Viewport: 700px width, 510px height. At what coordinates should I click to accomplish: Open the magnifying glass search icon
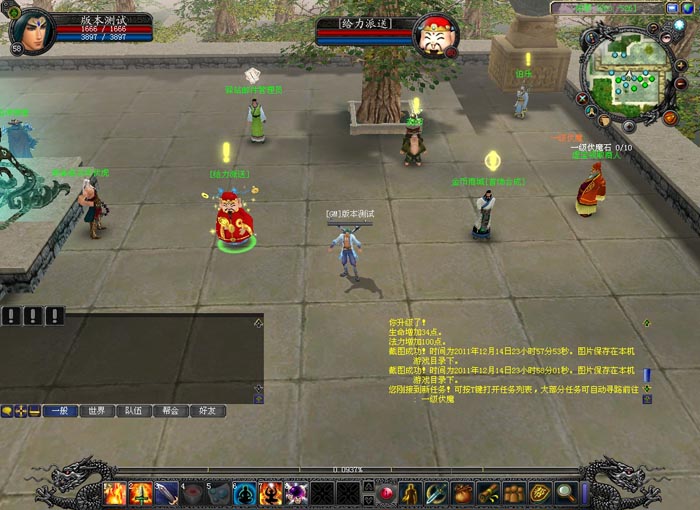click(x=566, y=493)
